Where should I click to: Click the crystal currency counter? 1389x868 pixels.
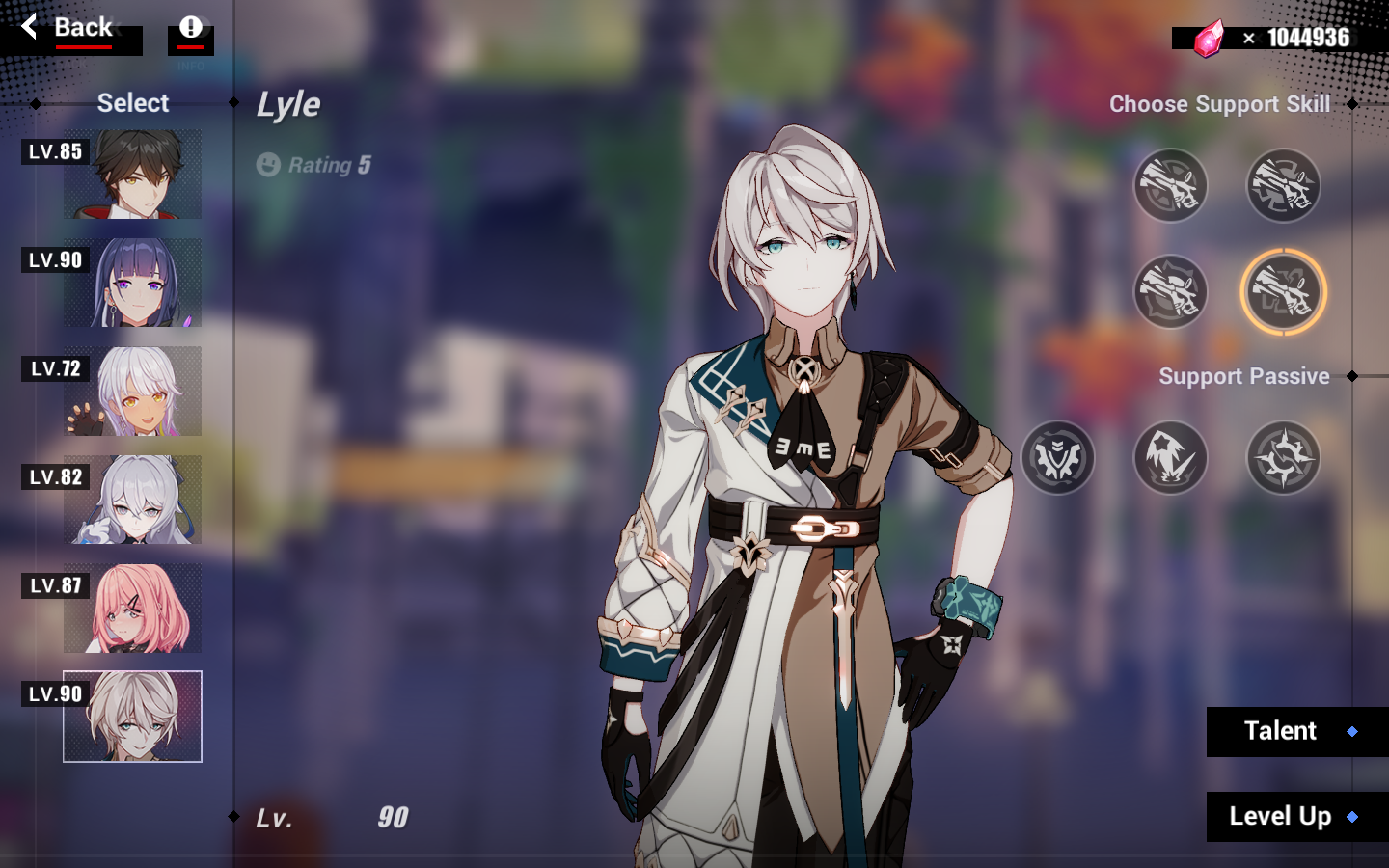[1265, 39]
